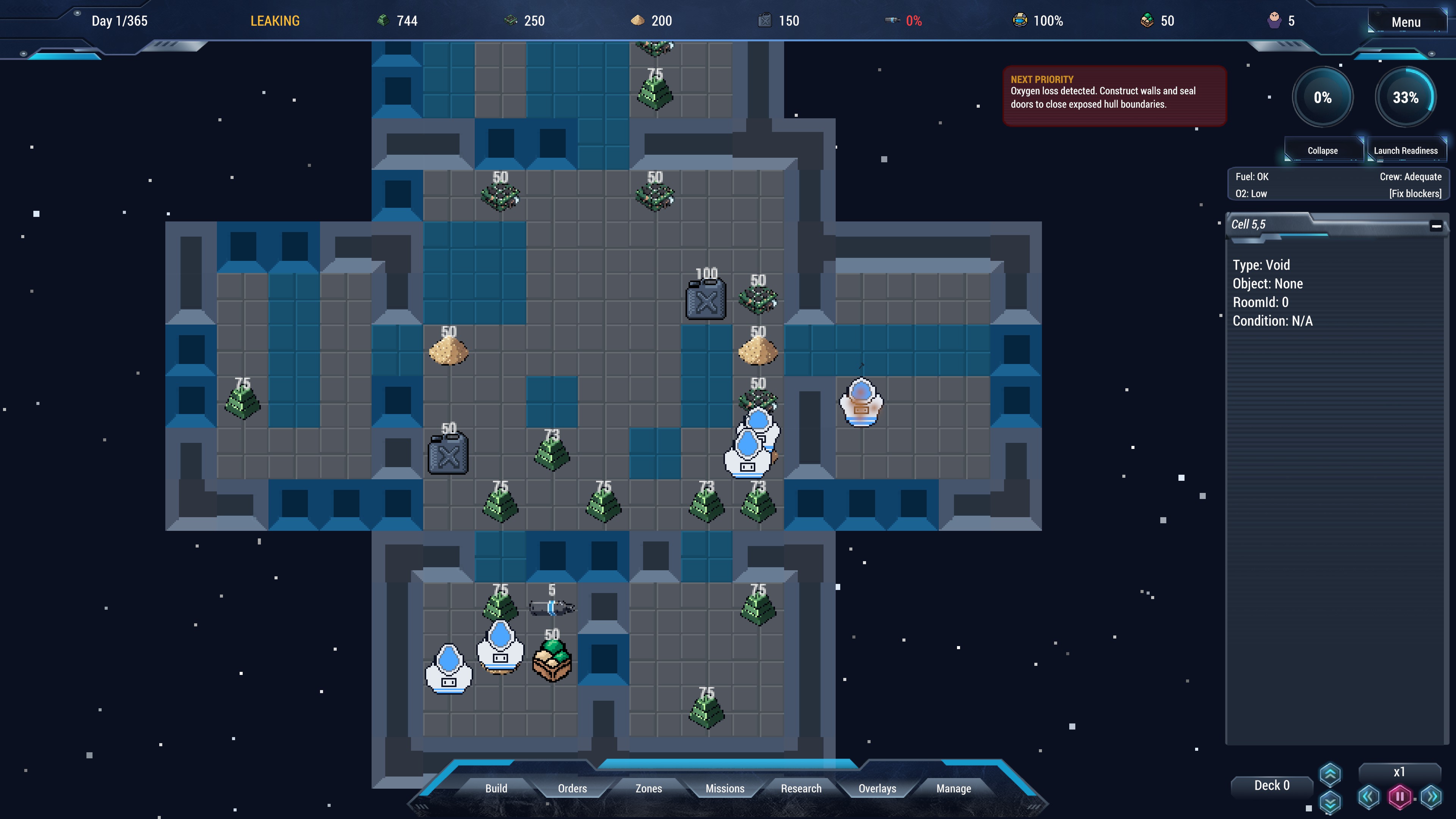Open the Orders menu
The height and width of the screenshot is (819, 1456).
point(572,788)
